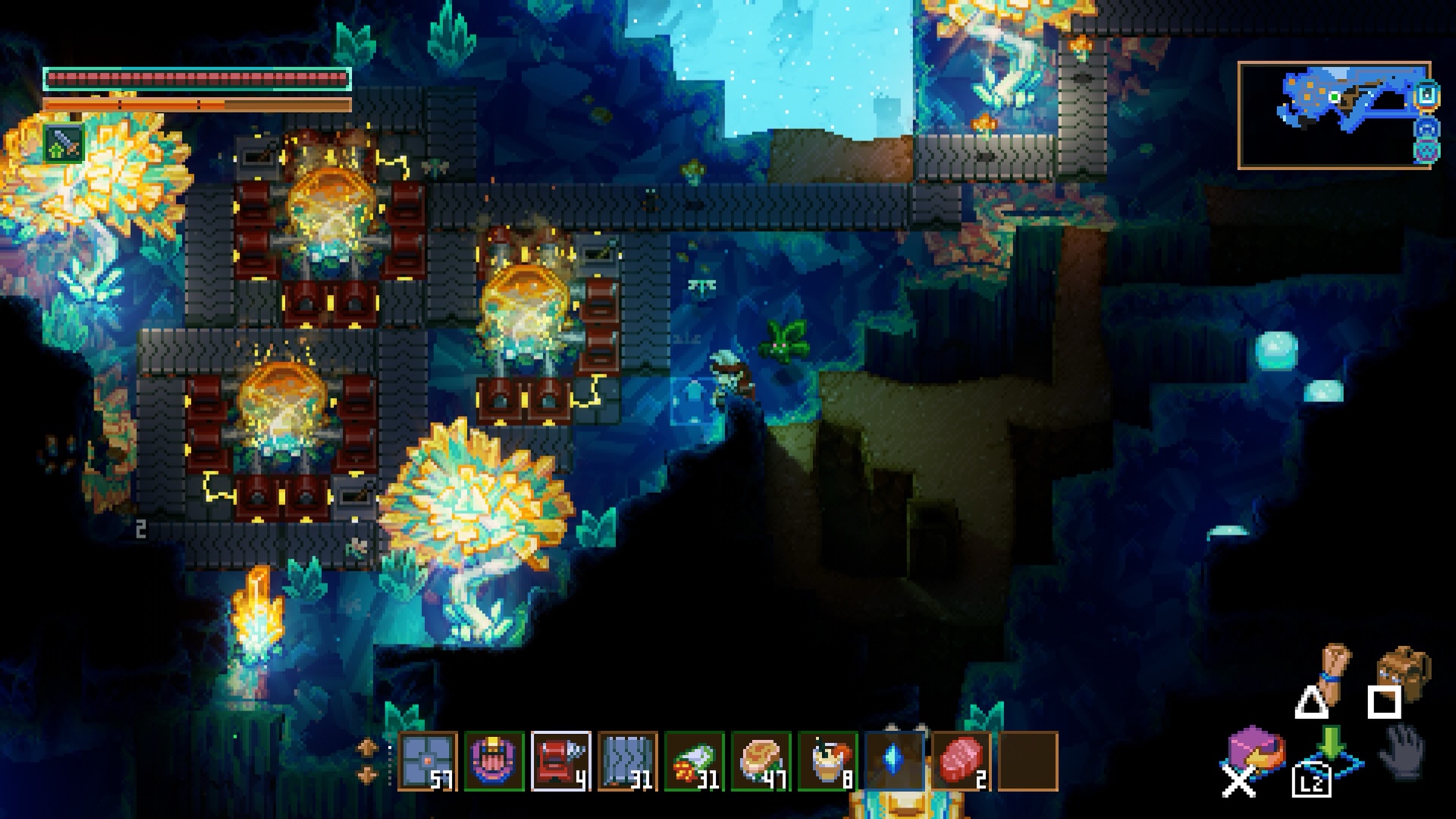This screenshot has width=1456, height=819.
Task: Cycle hotbar with the lower arrow
Action: click(367, 774)
